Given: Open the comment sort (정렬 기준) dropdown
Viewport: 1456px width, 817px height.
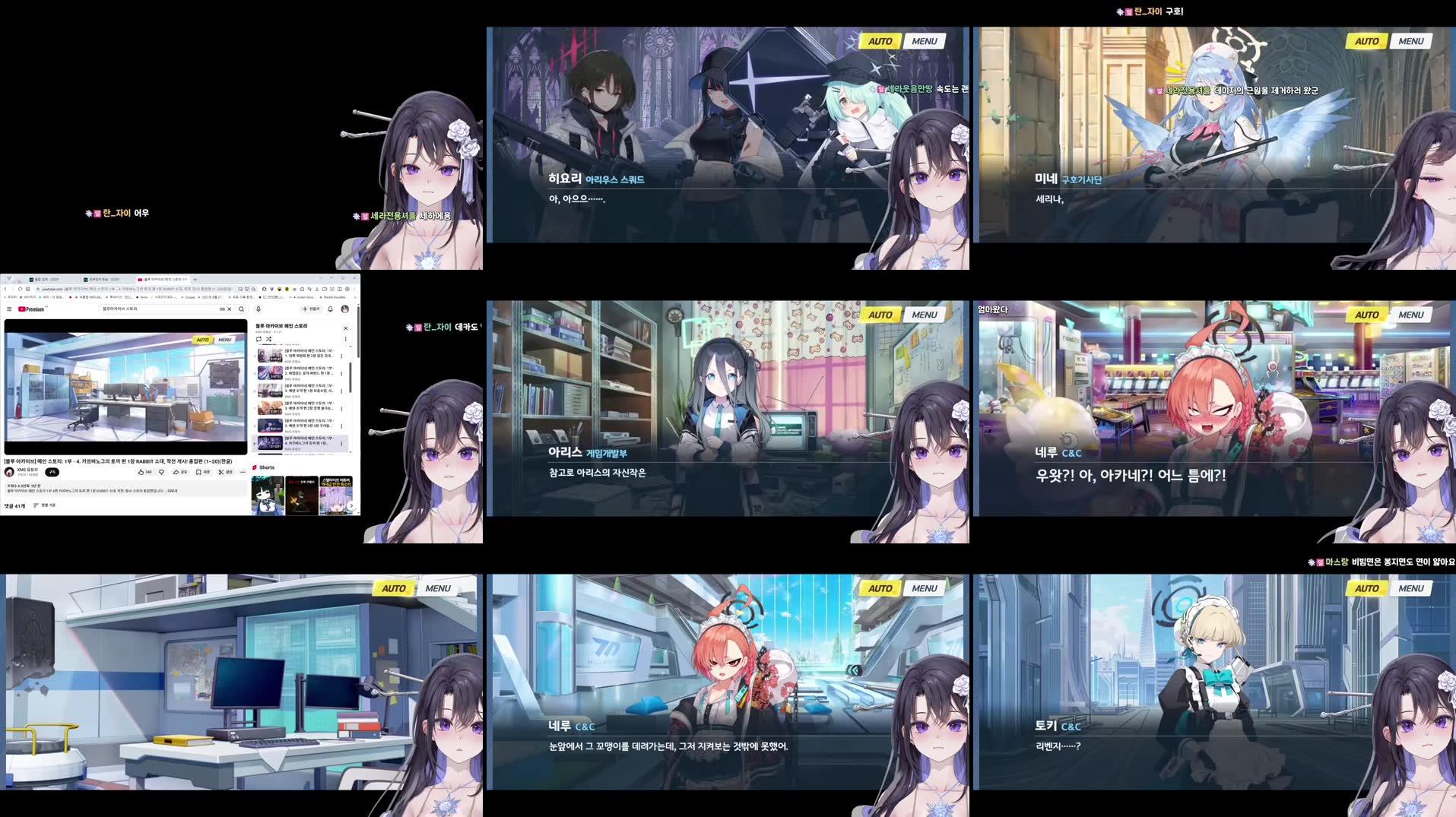Looking at the screenshot, I should [45, 505].
